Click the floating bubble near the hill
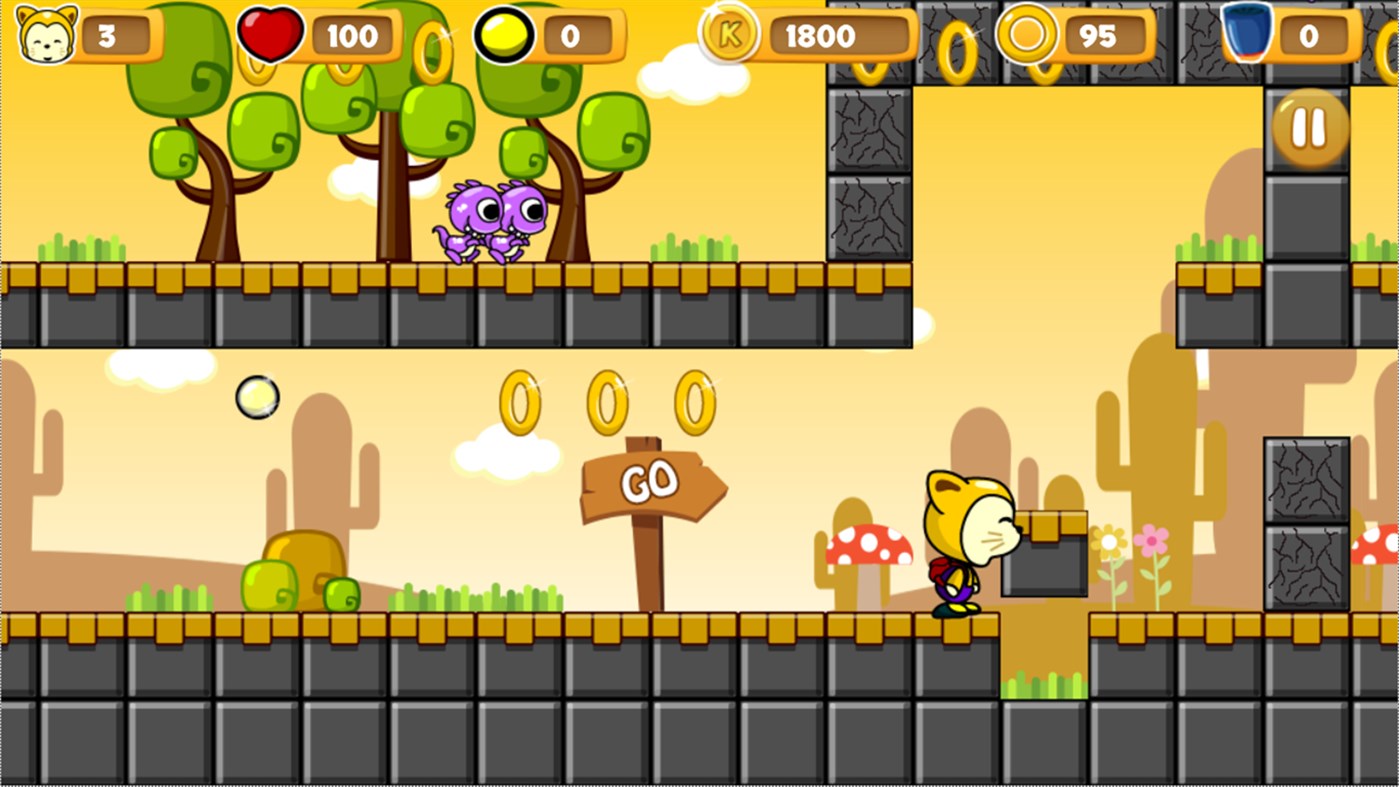 (x=257, y=398)
